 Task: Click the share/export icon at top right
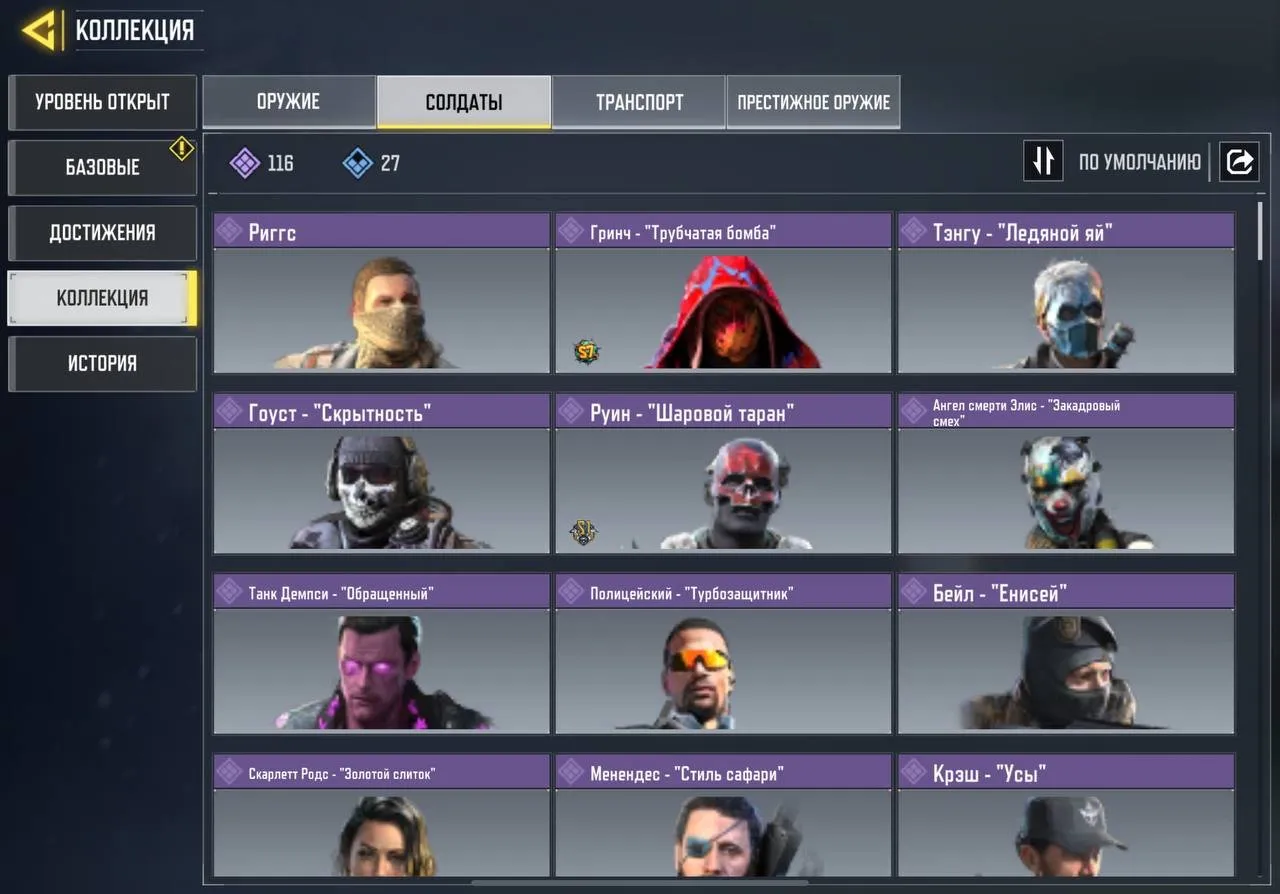click(x=1239, y=161)
